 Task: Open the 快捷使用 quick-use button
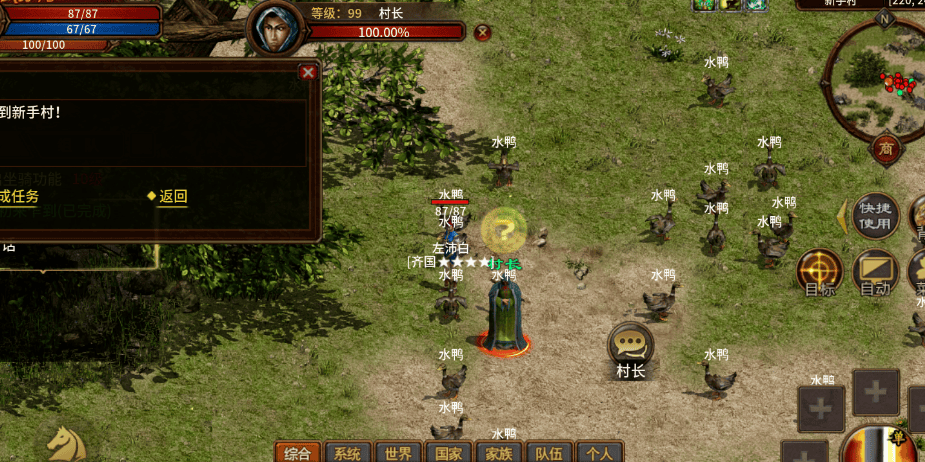coord(875,214)
